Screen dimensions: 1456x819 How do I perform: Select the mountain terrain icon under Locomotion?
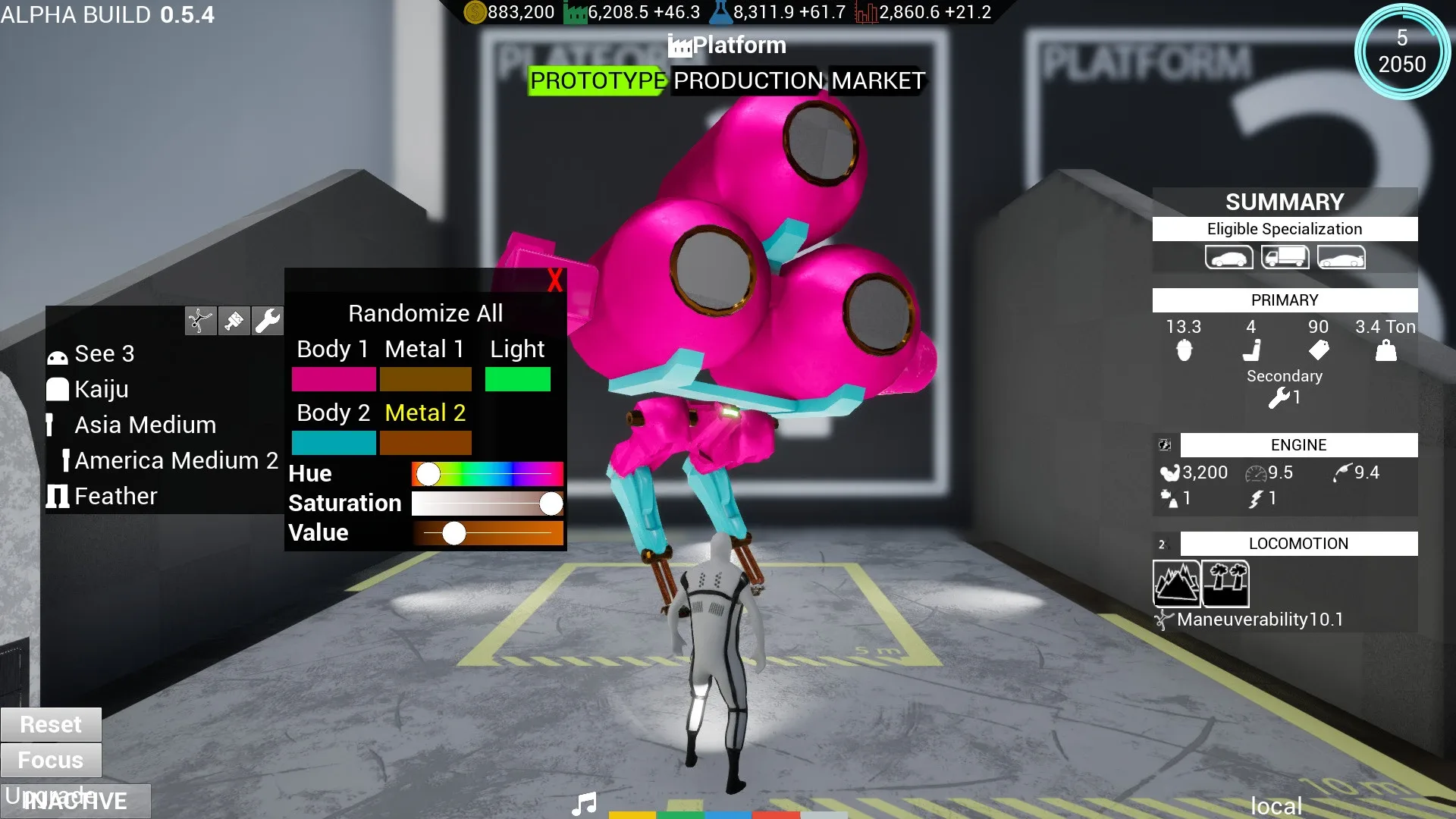(1176, 583)
